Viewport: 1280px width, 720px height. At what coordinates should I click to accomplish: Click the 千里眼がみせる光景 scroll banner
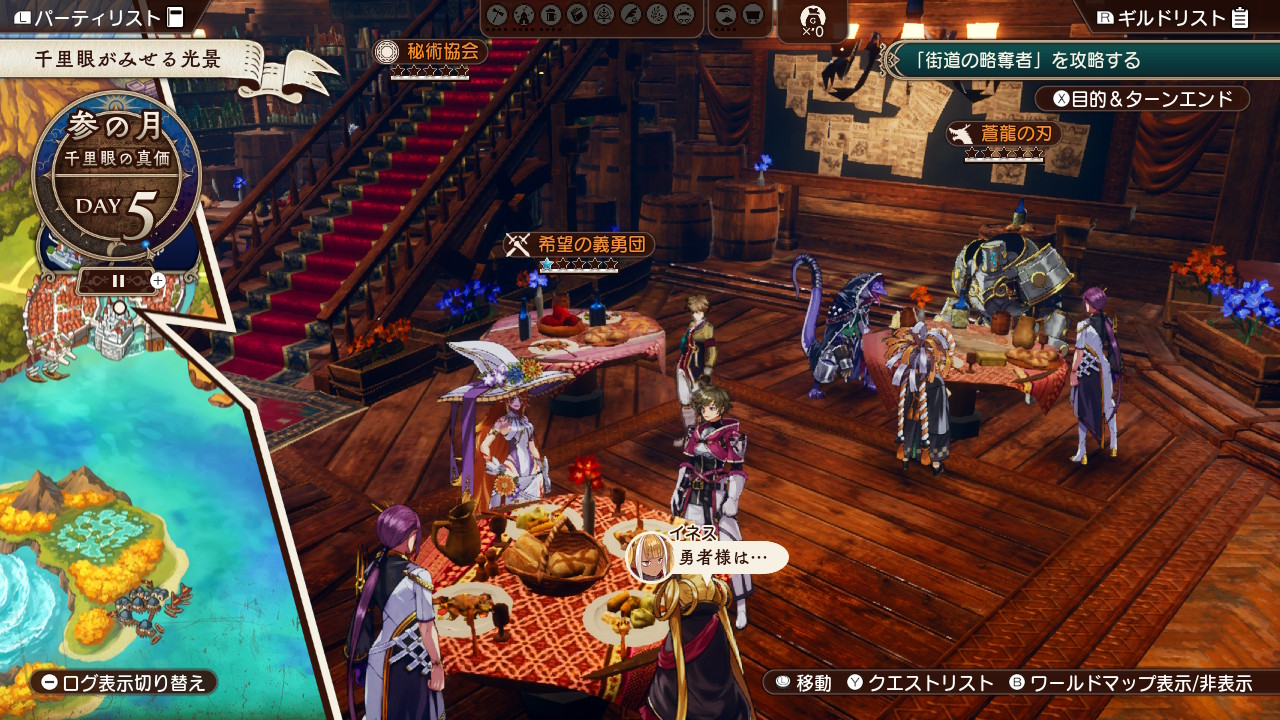(130, 59)
